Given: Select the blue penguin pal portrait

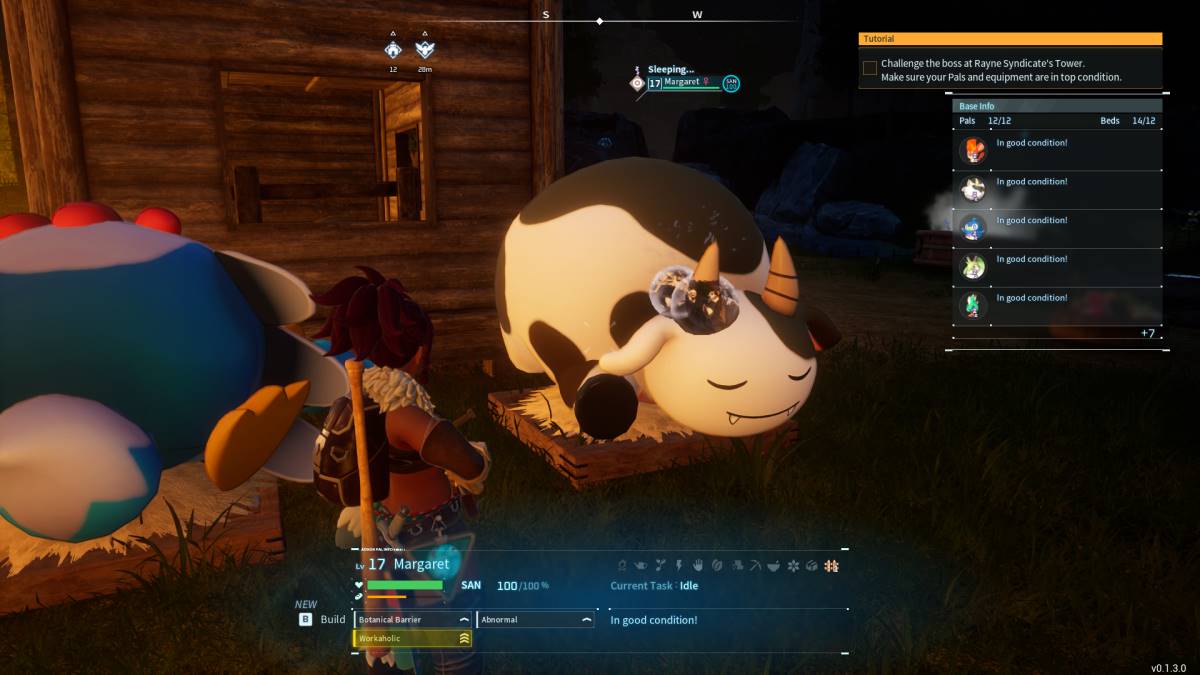Looking at the screenshot, I should (973, 228).
